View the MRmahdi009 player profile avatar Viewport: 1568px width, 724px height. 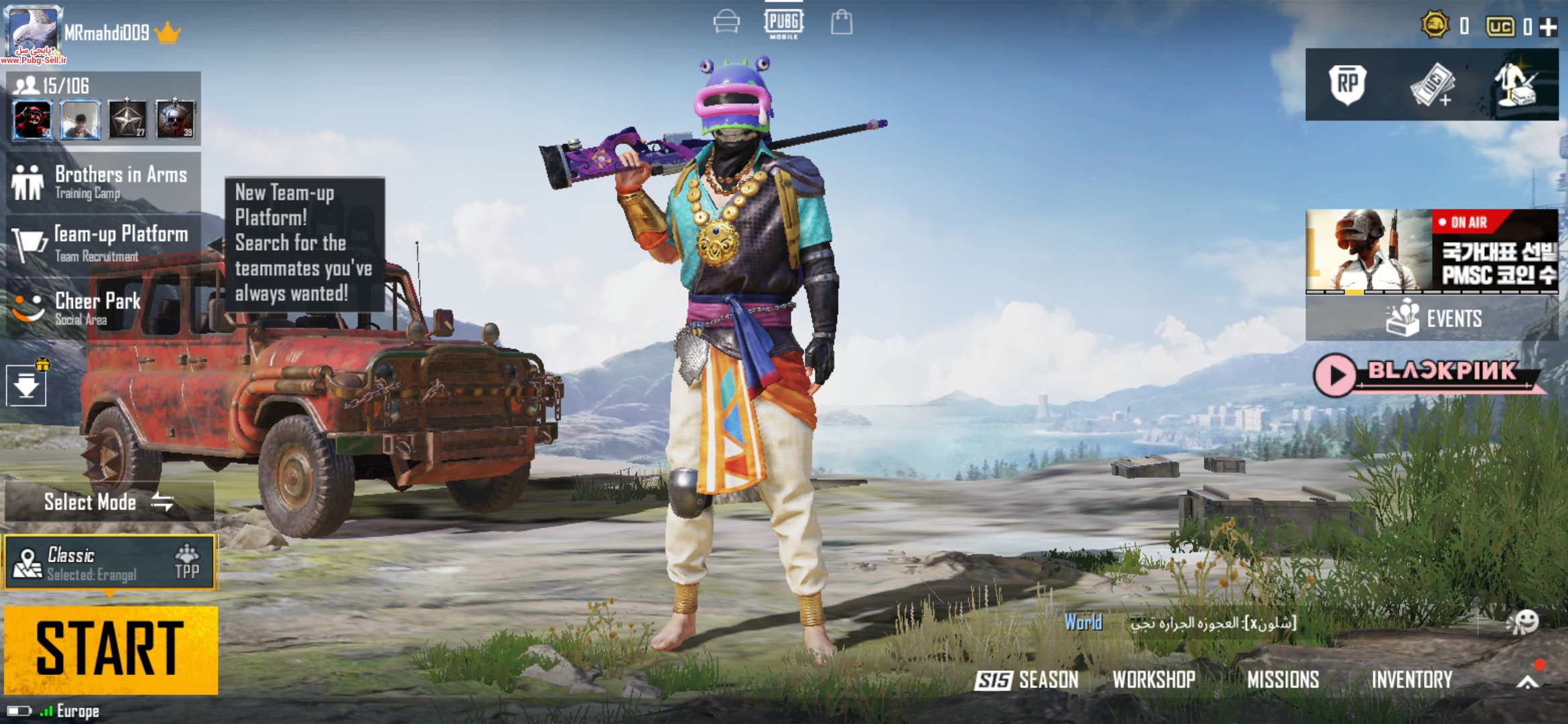tap(33, 31)
